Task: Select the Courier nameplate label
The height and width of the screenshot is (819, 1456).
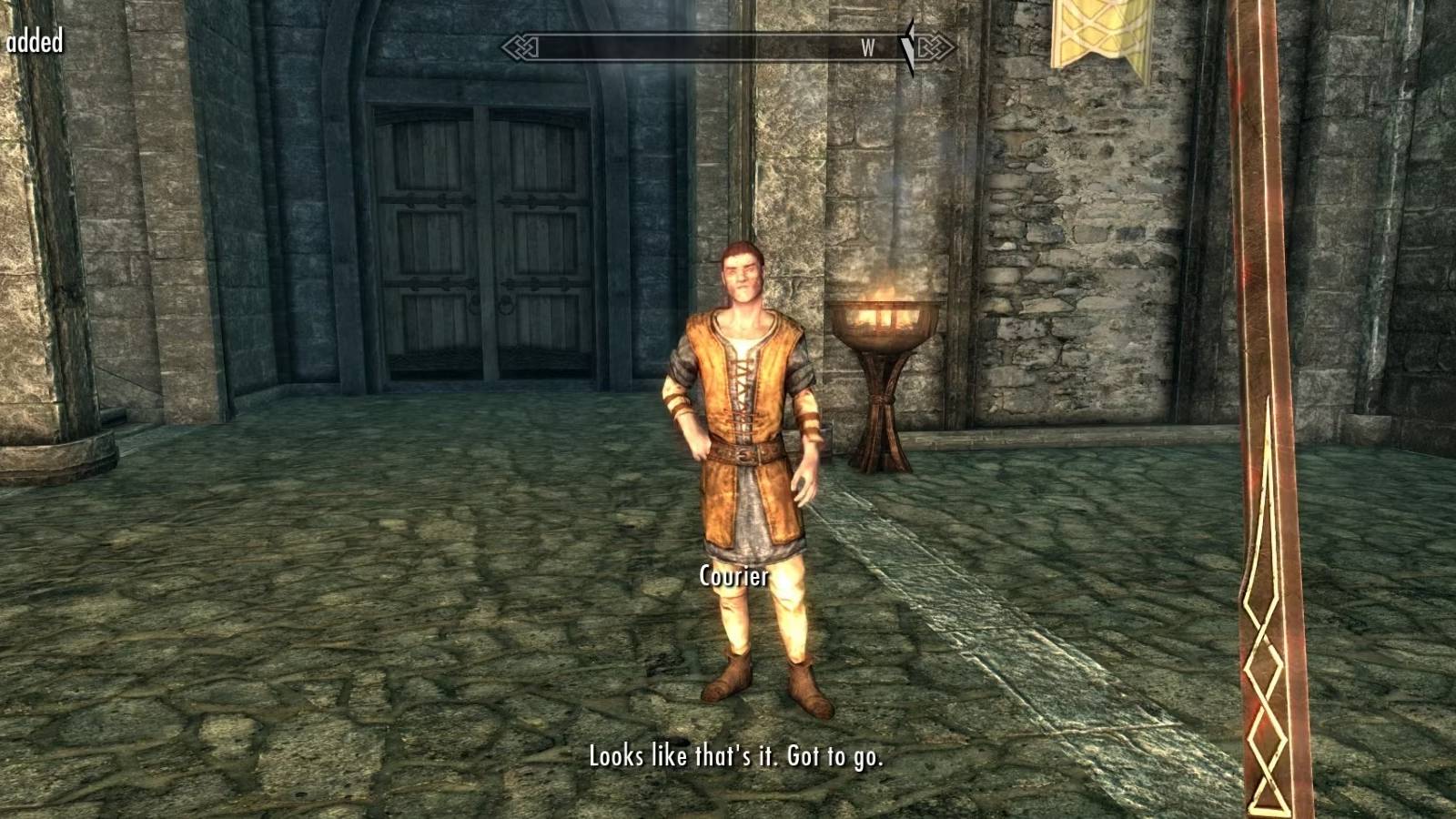Action: click(733, 575)
